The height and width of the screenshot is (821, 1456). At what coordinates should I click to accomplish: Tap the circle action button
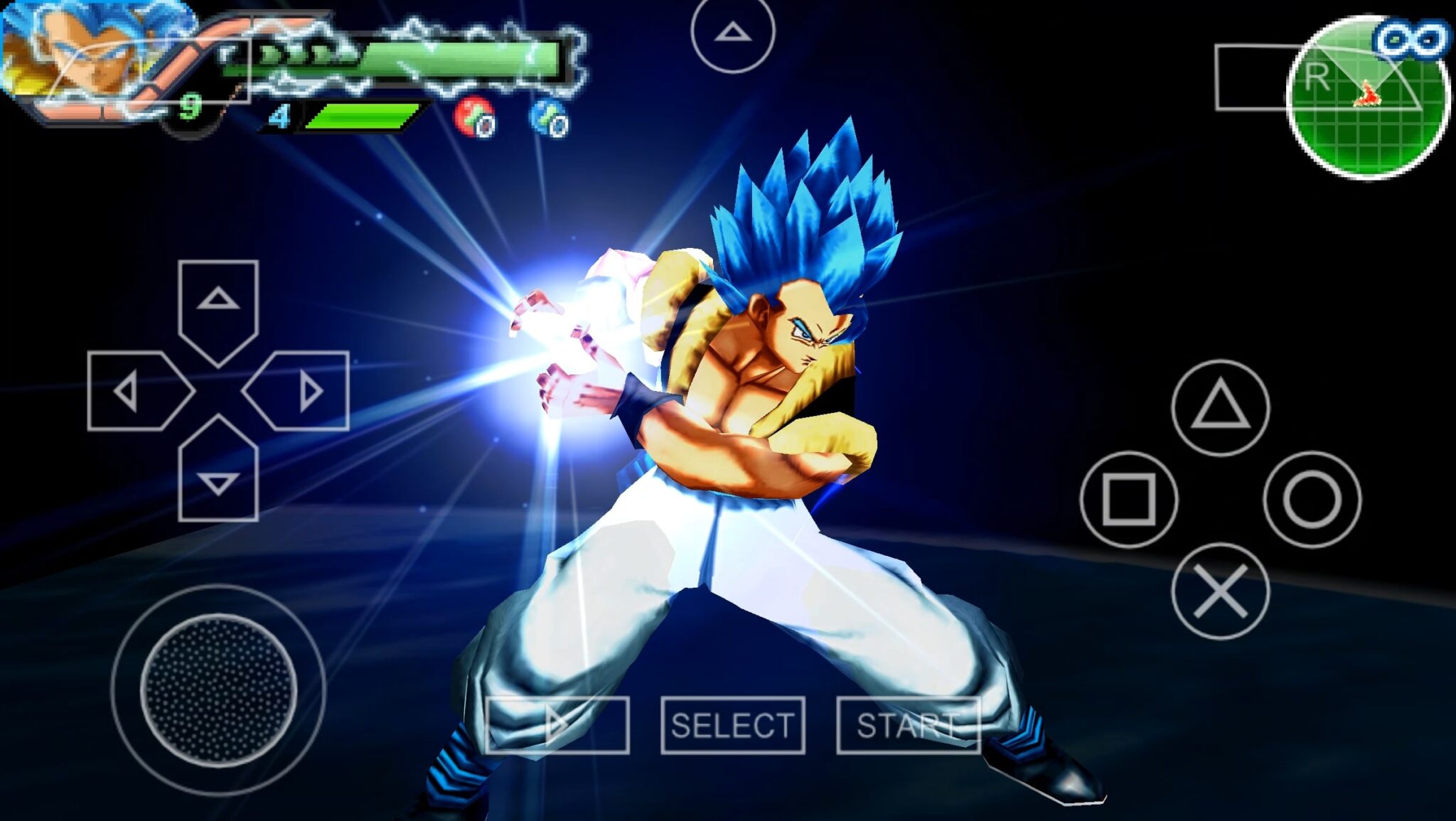tap(1312, 499)
